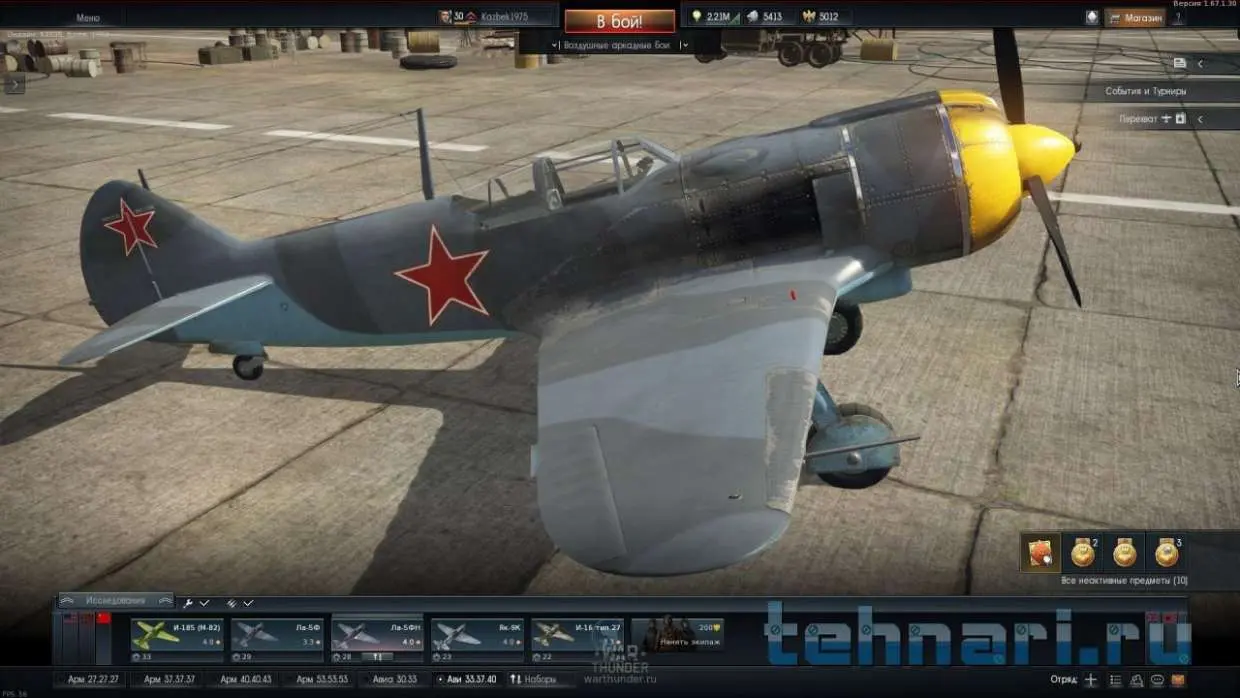Select the И-185 (М-82) aircraft slot
Screen dimensions: 1240x698
(x=177, y=636)
